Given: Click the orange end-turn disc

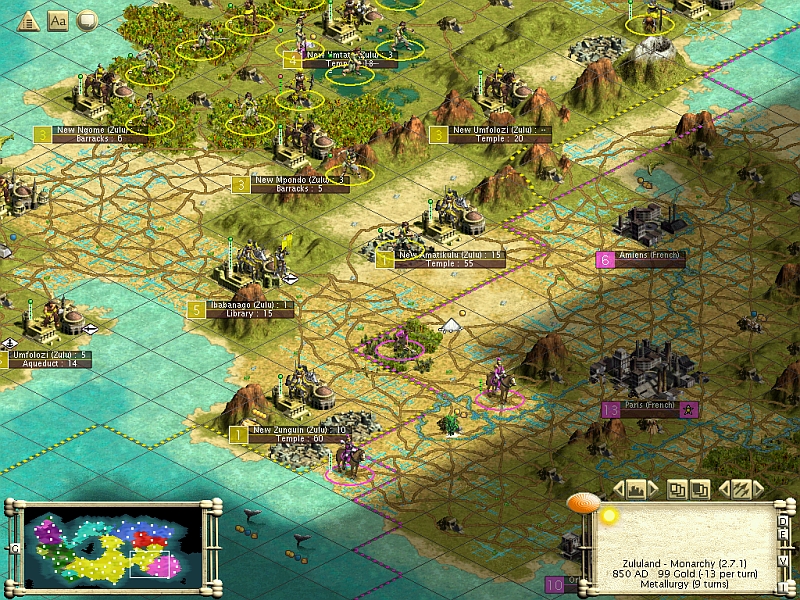Looking at the screenshot, I should tap(582, 503).
